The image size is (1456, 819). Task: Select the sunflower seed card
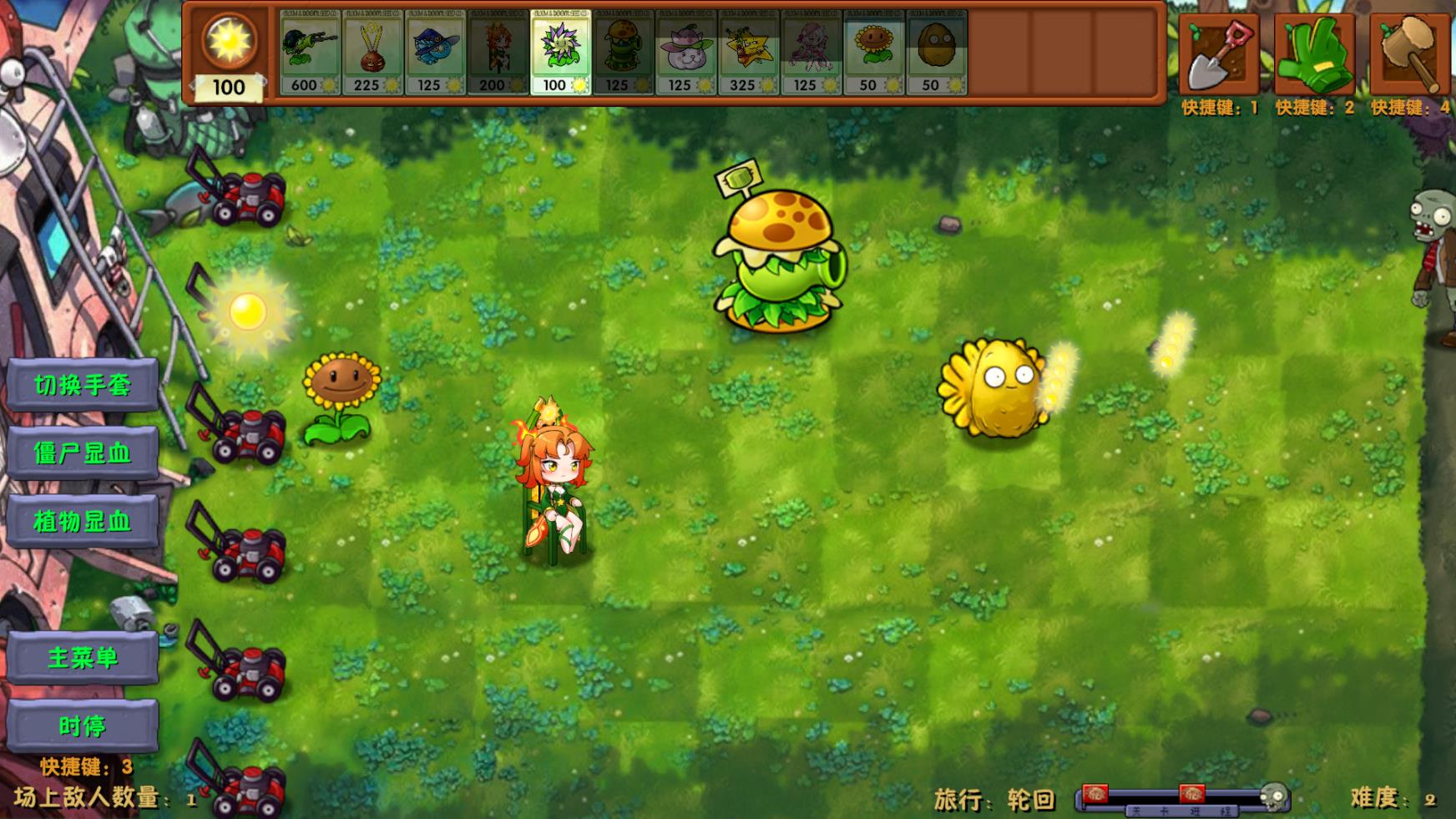click(x=873, y=52)
